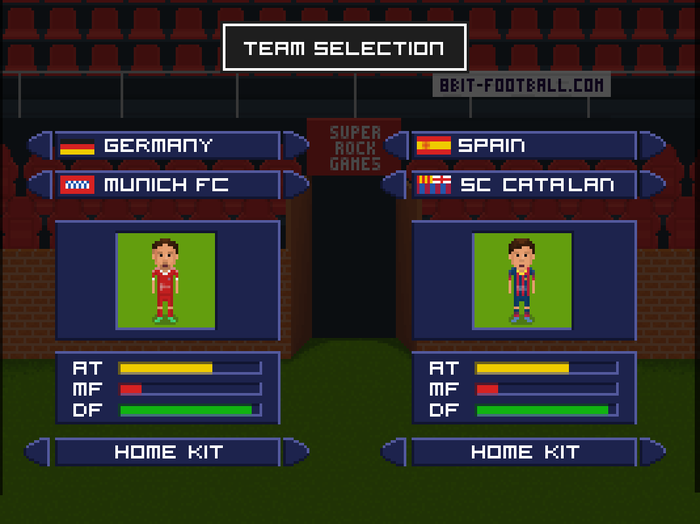
Task: Click left arrow of Munich FC's Home Kit
Action: point(38,452)
